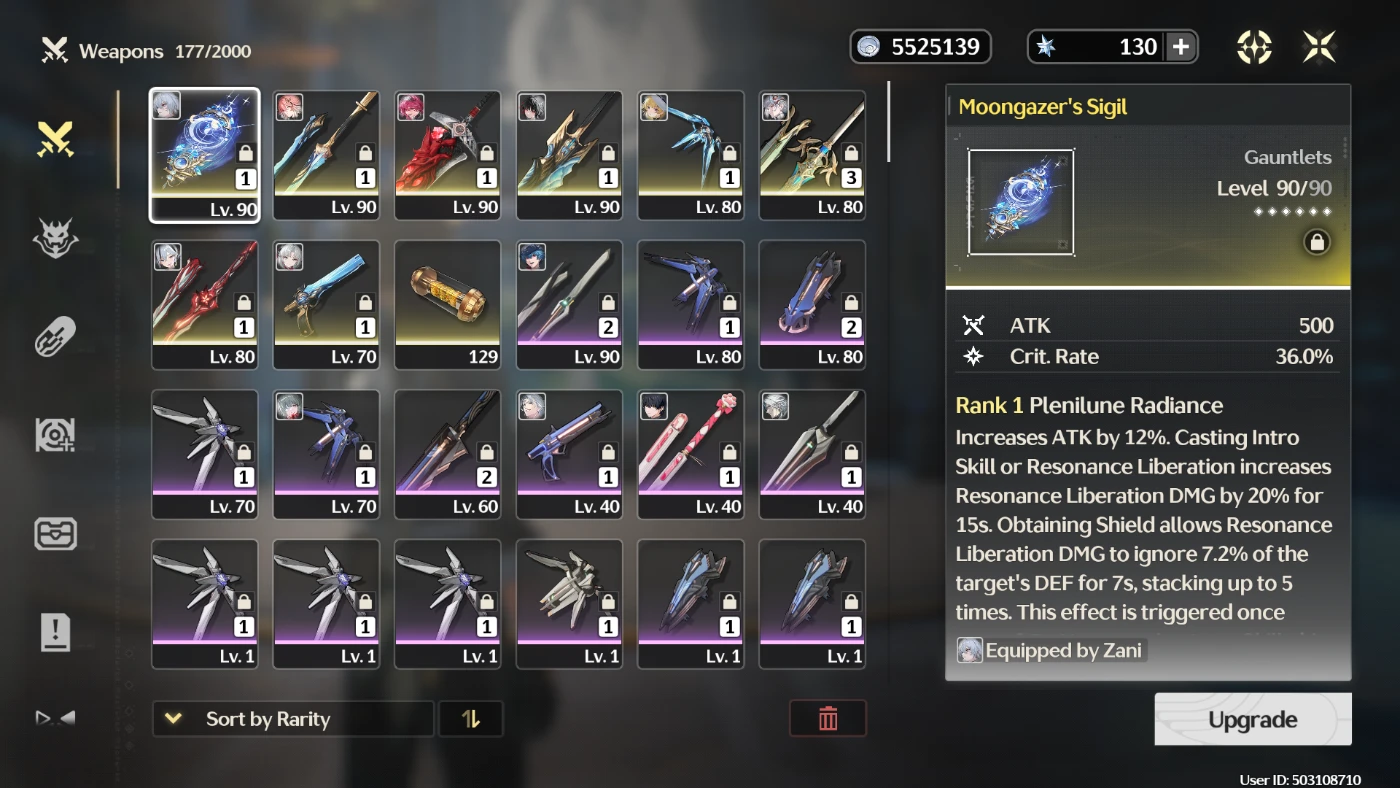Select the Lv. 80 weapon with rank 3

[x=812, y=155]
